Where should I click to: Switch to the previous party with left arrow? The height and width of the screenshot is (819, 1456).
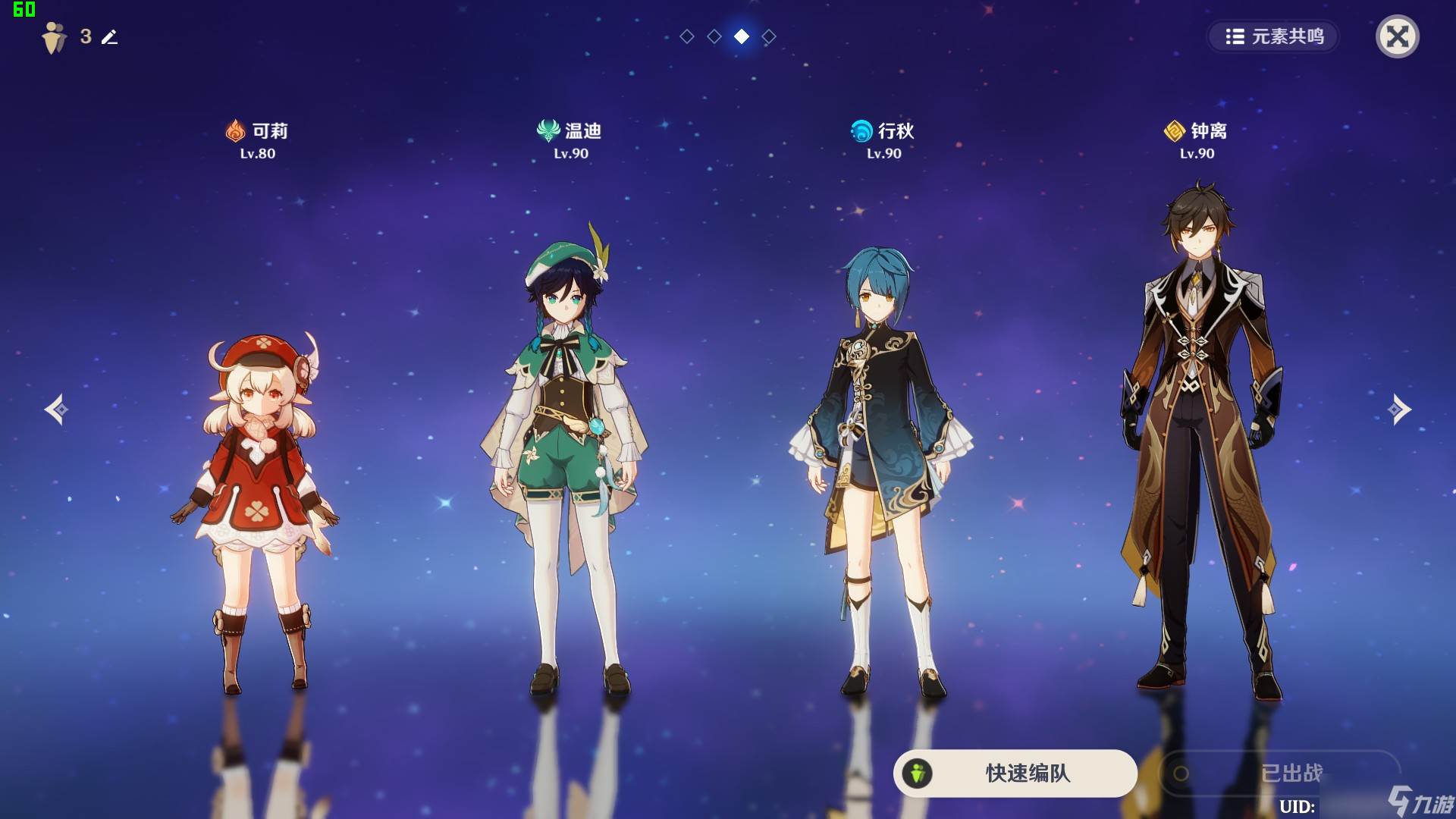[56, 409]
